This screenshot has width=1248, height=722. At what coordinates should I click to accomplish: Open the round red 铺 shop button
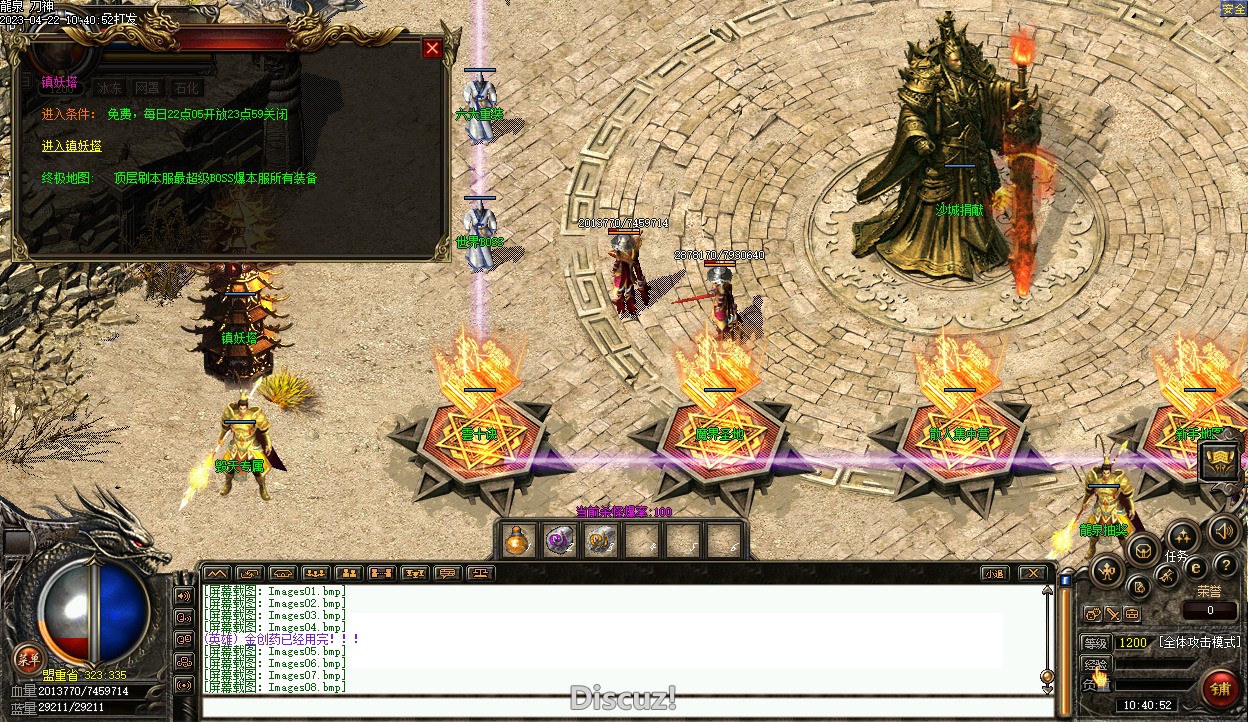tap(1220, 688)
